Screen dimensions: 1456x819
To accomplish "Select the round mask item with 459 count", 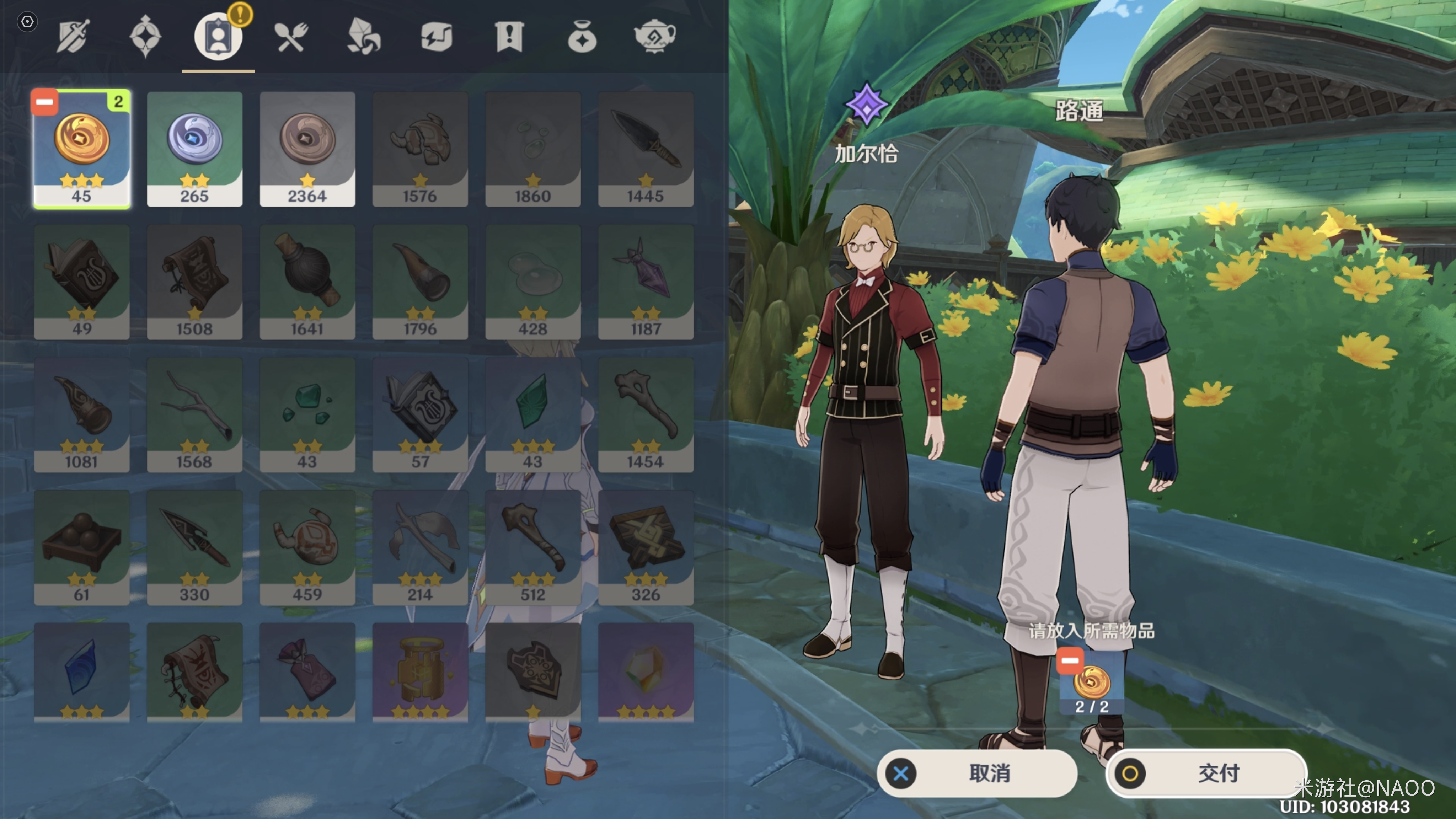I will click(307, 547).
